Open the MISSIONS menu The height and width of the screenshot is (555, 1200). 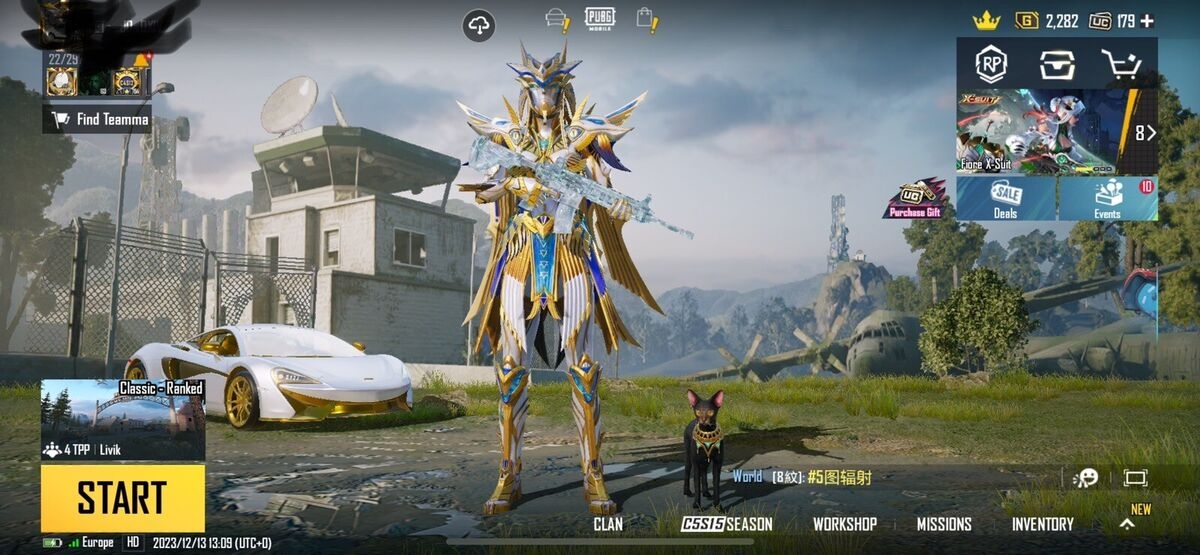[x=944, y=524]
